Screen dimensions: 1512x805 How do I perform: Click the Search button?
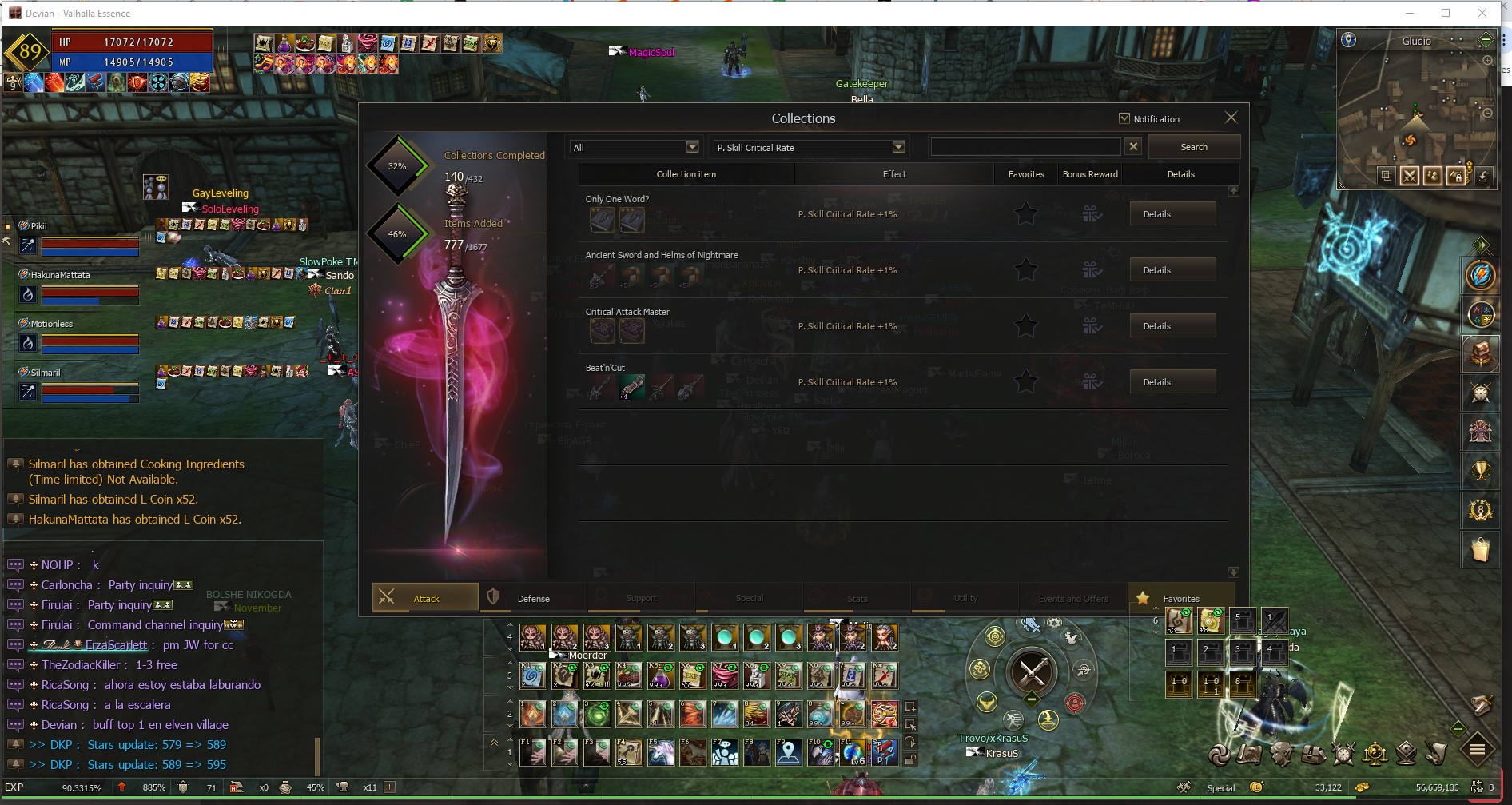(x=1193, y=147)
